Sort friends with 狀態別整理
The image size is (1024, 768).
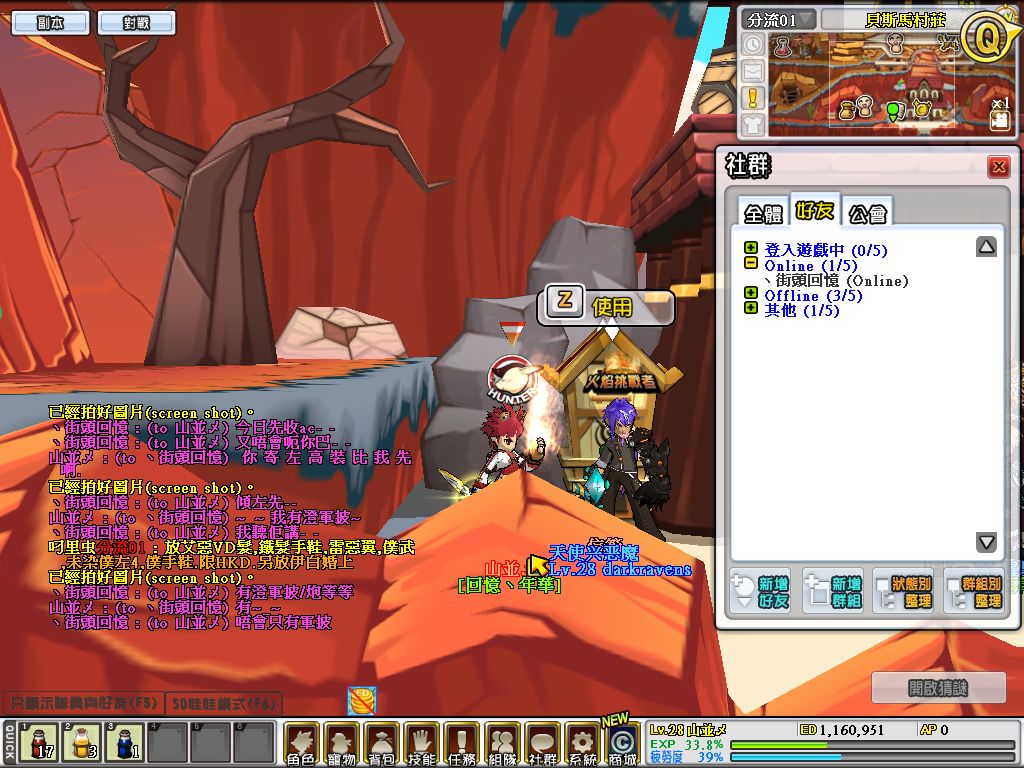click(904, 591)
